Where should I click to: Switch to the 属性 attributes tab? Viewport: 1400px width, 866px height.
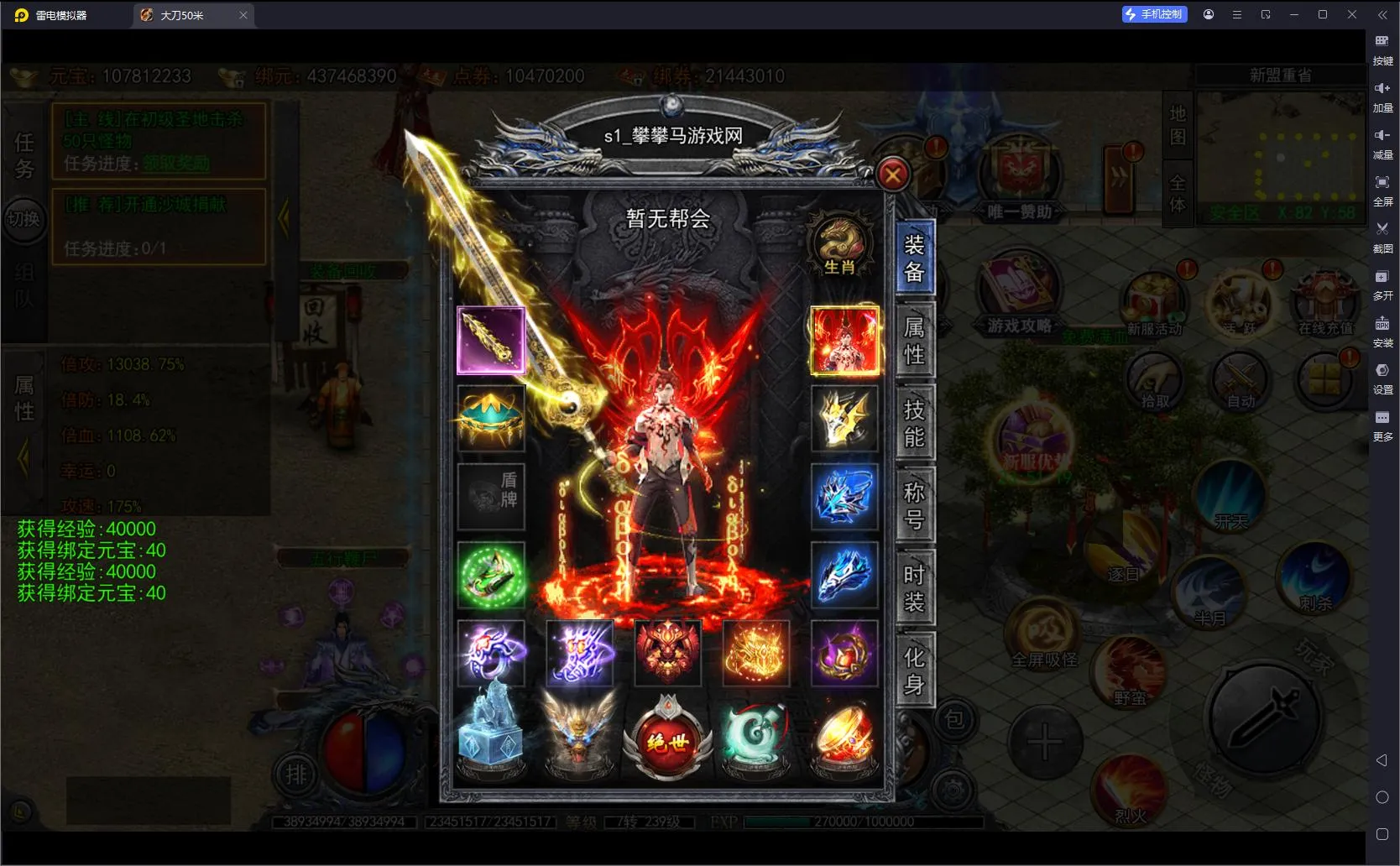(914, 340)
